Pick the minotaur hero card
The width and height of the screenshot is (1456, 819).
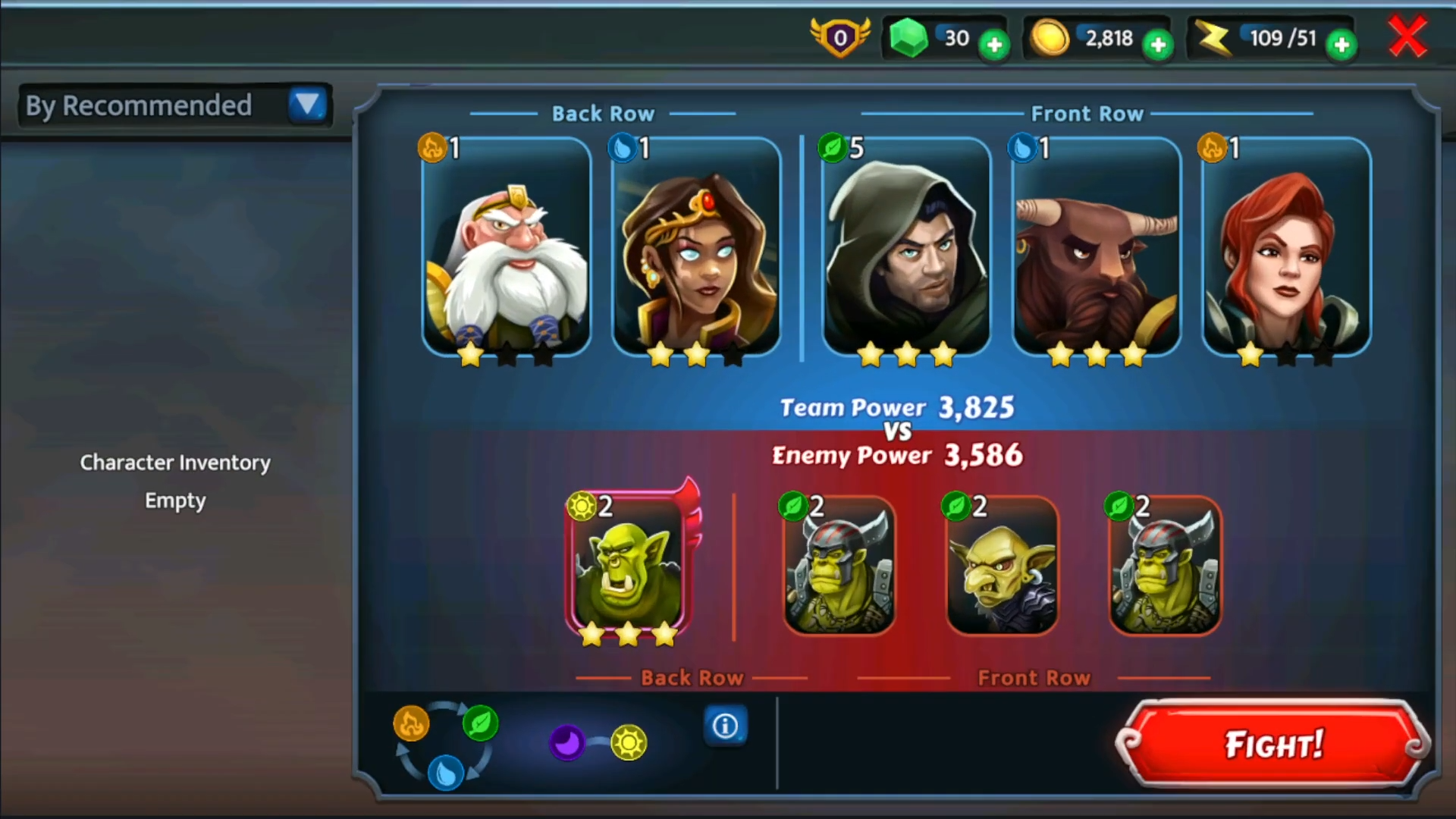1097,246
